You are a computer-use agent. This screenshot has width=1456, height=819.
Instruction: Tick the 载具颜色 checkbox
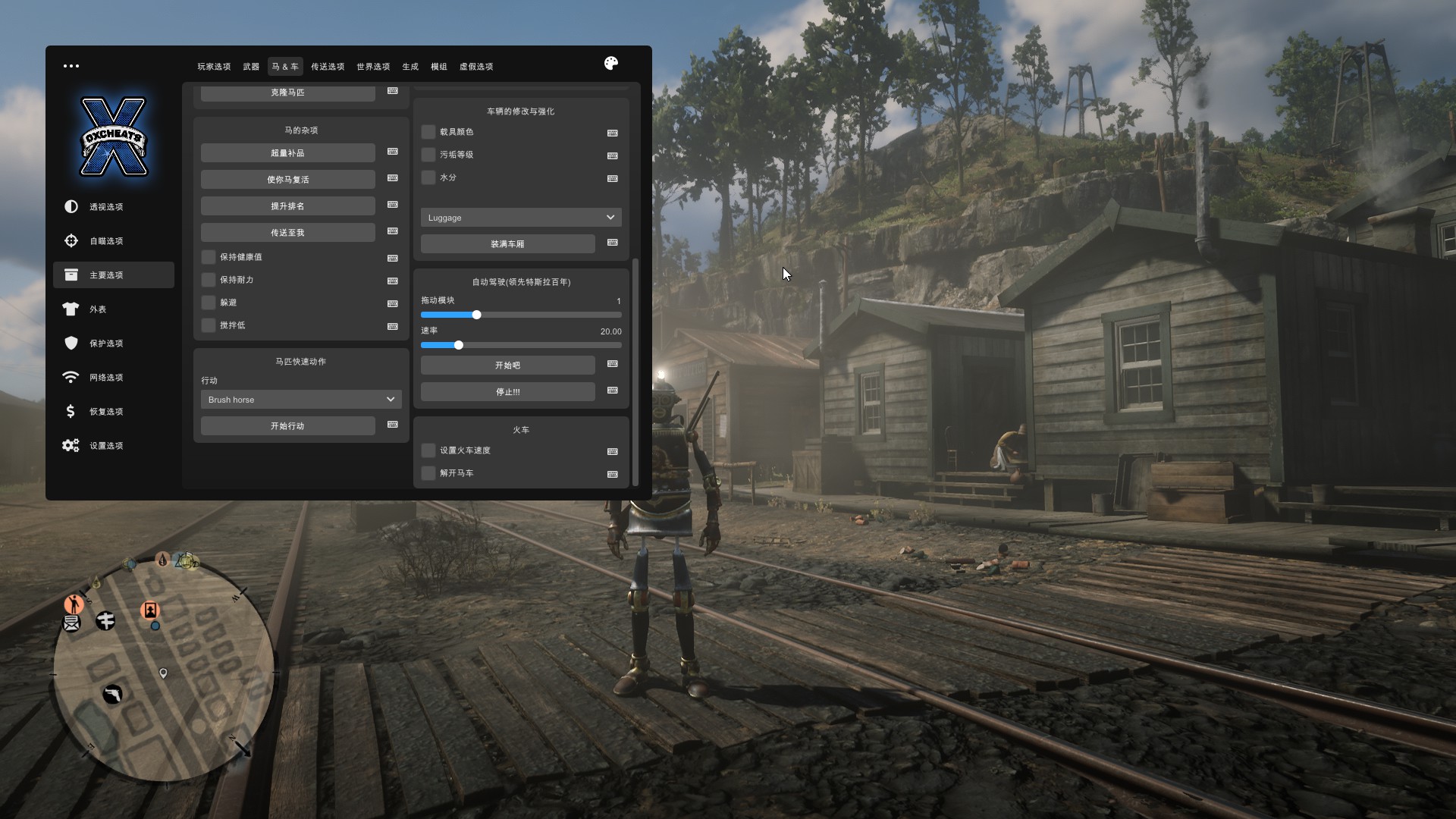428,132
